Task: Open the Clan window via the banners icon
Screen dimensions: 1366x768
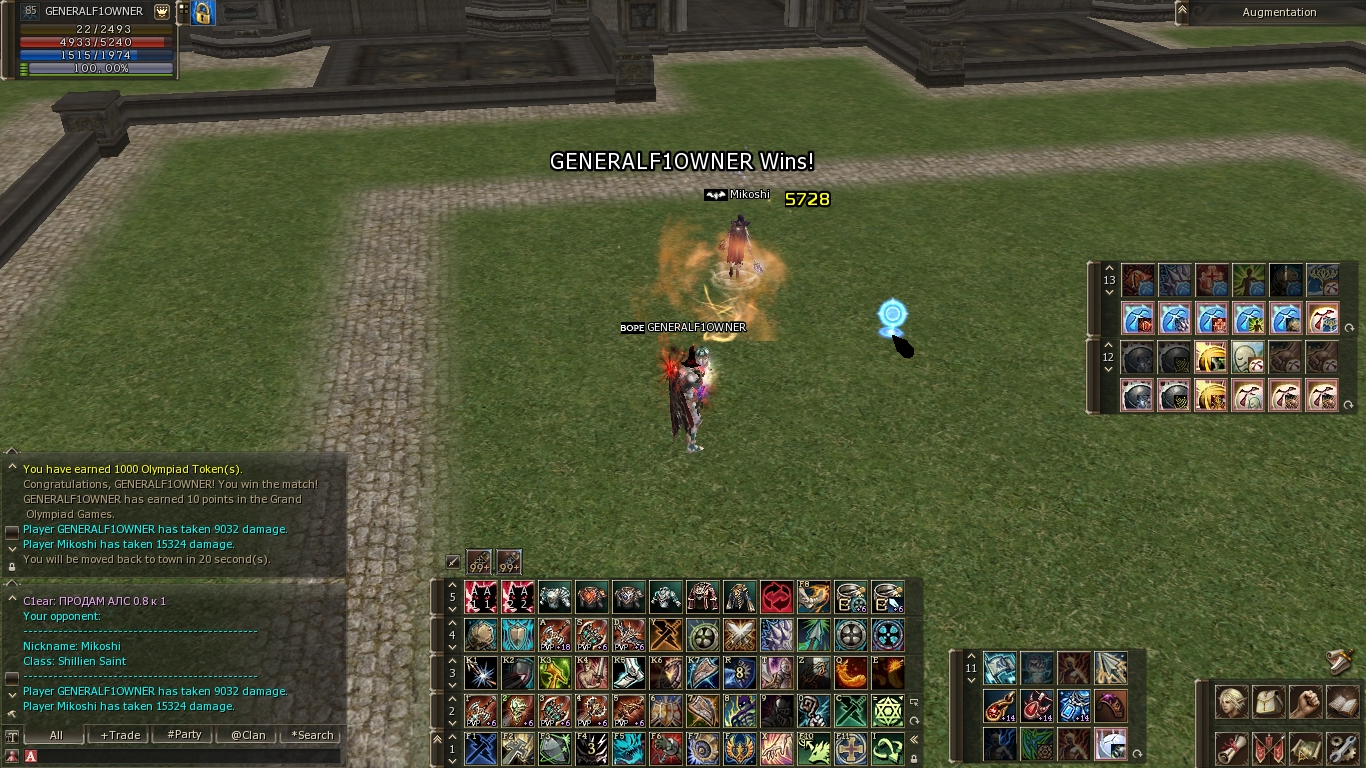Action: tap(1268, 748)
